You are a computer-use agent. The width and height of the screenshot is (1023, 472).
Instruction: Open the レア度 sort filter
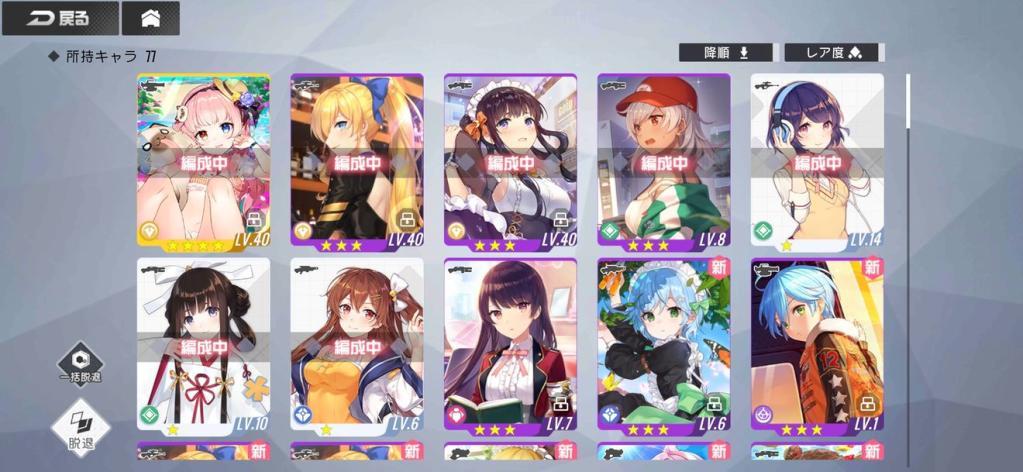click(x=833, y=52)
